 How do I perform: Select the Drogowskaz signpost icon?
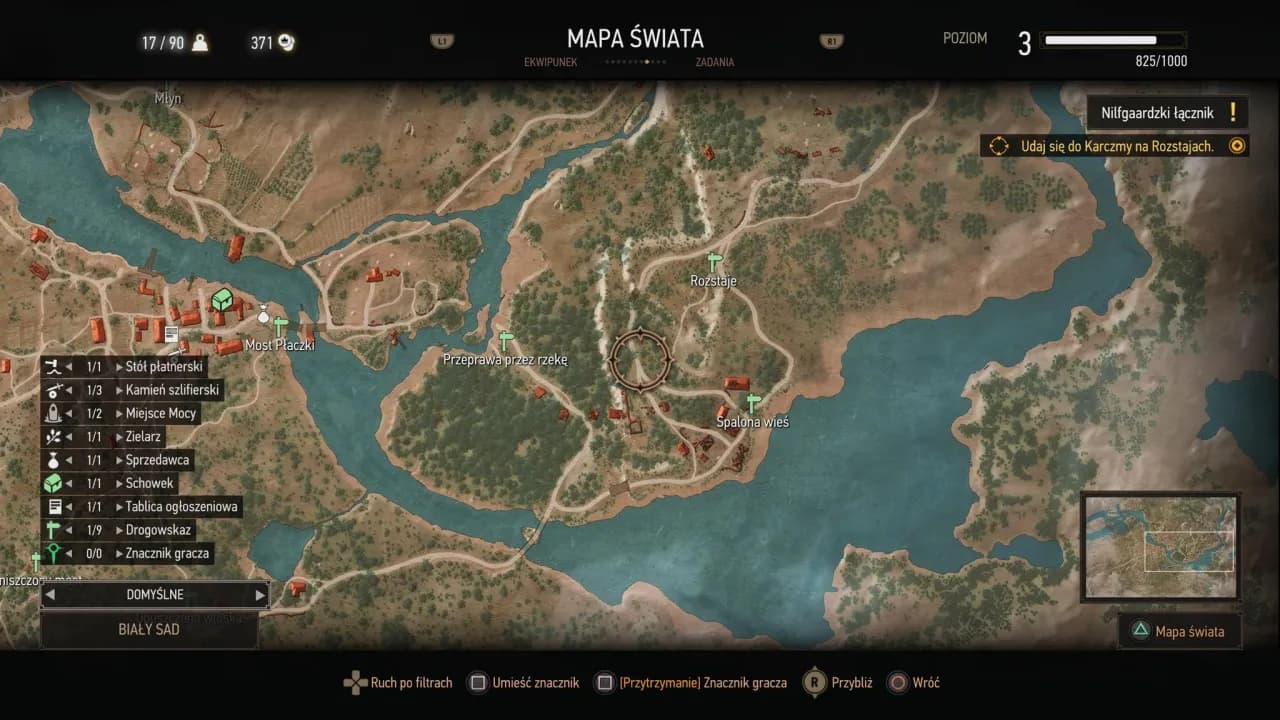(55, 530)
